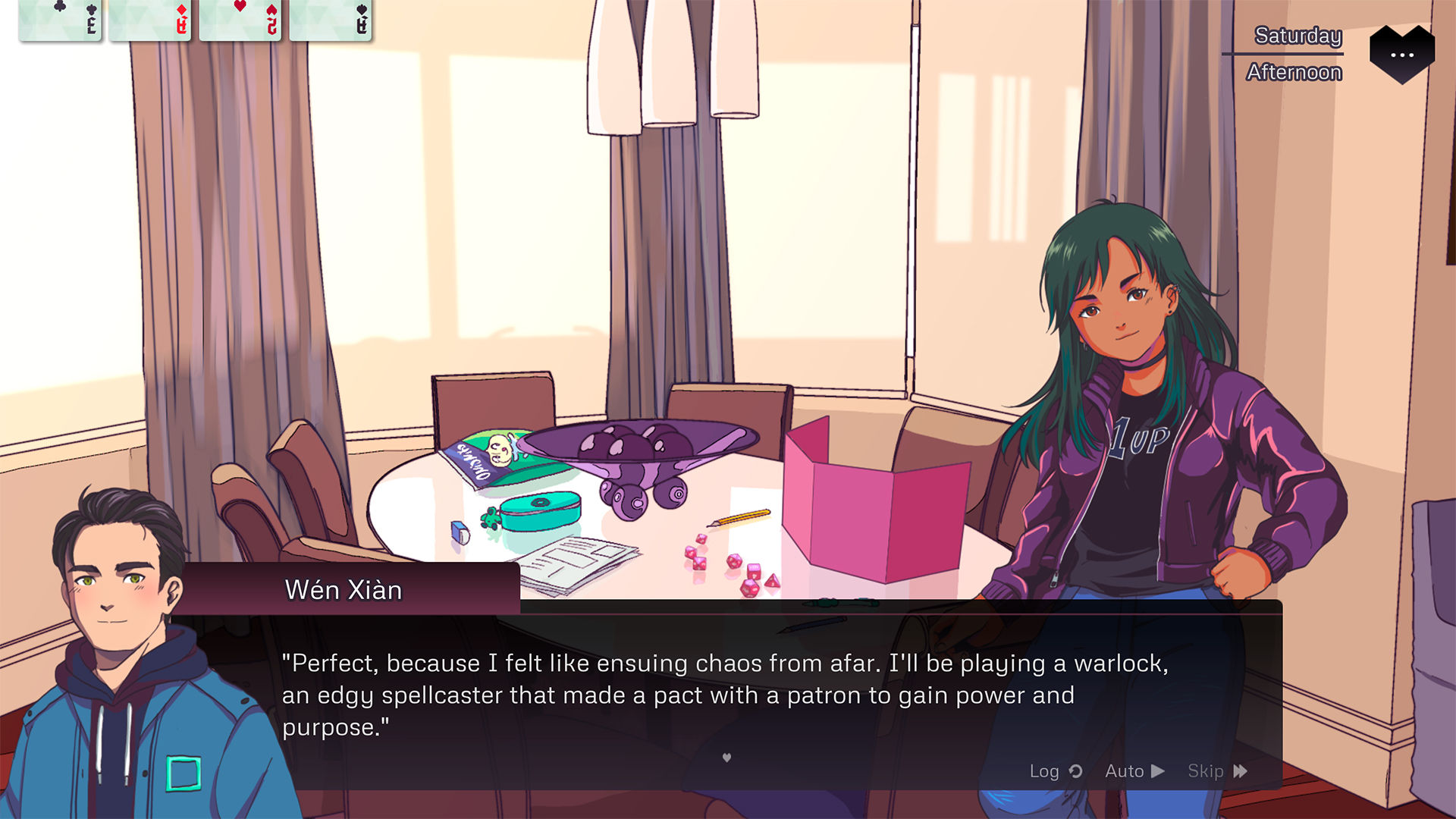Open the dialogue Log
This screenshot has height=819, width=1456.
tap(1055, 771)
